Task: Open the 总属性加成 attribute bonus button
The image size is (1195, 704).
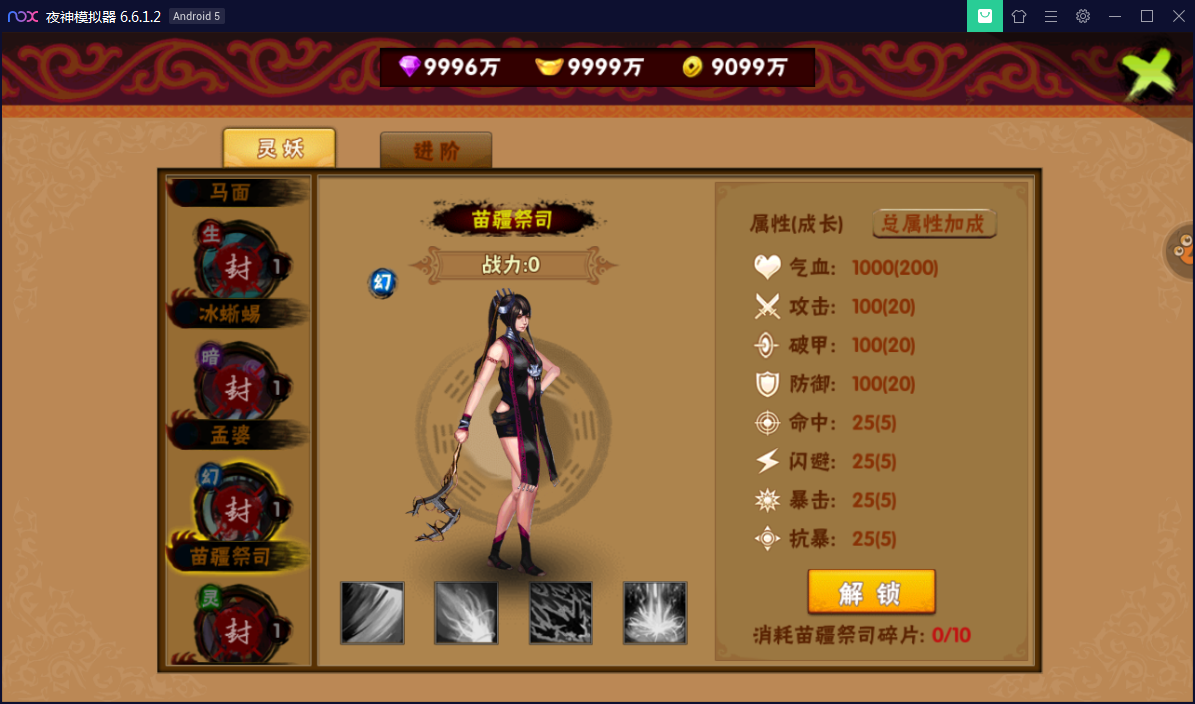Action: [934, 223]
